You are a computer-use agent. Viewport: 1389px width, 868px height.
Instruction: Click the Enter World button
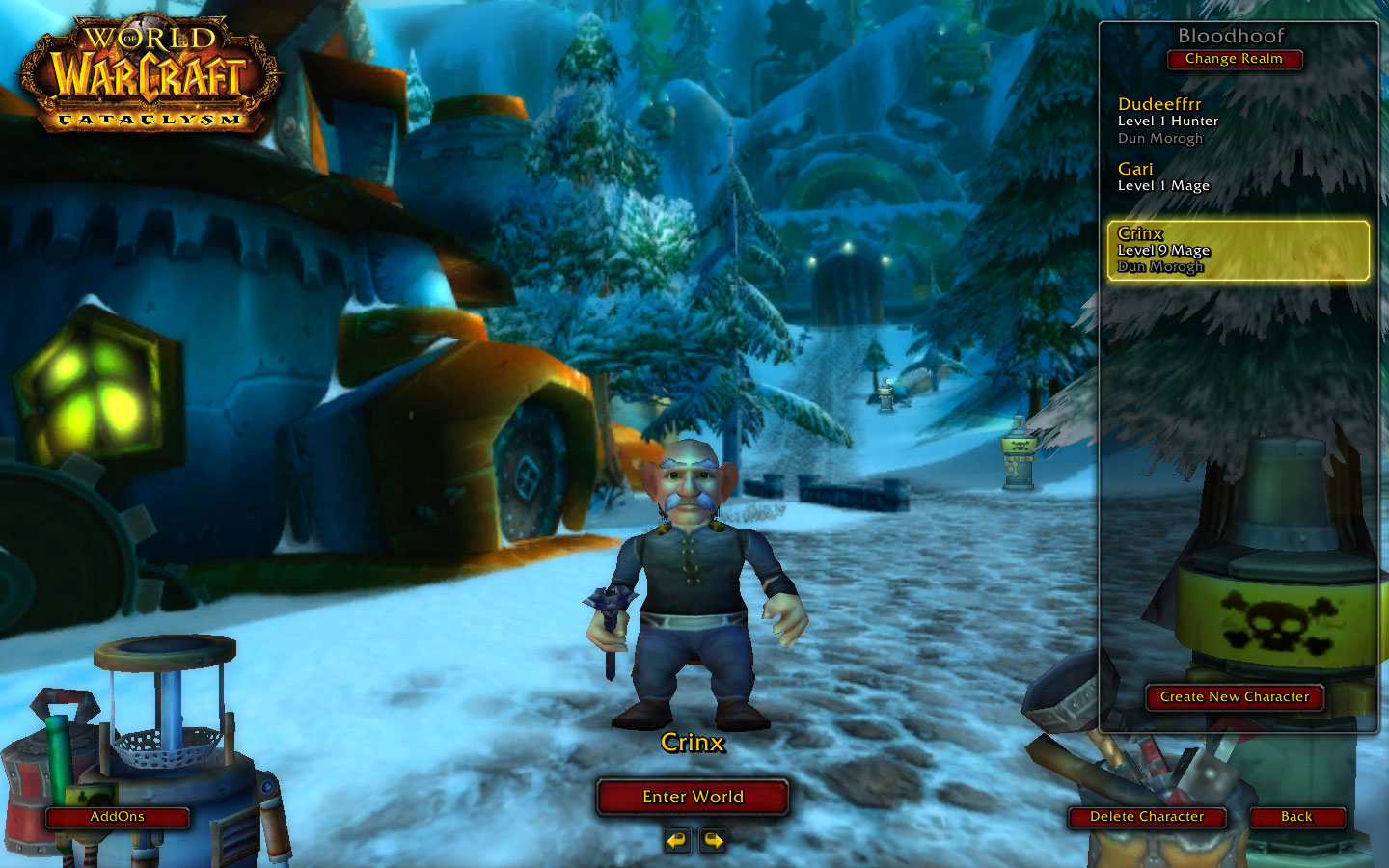tap(693, 797)
